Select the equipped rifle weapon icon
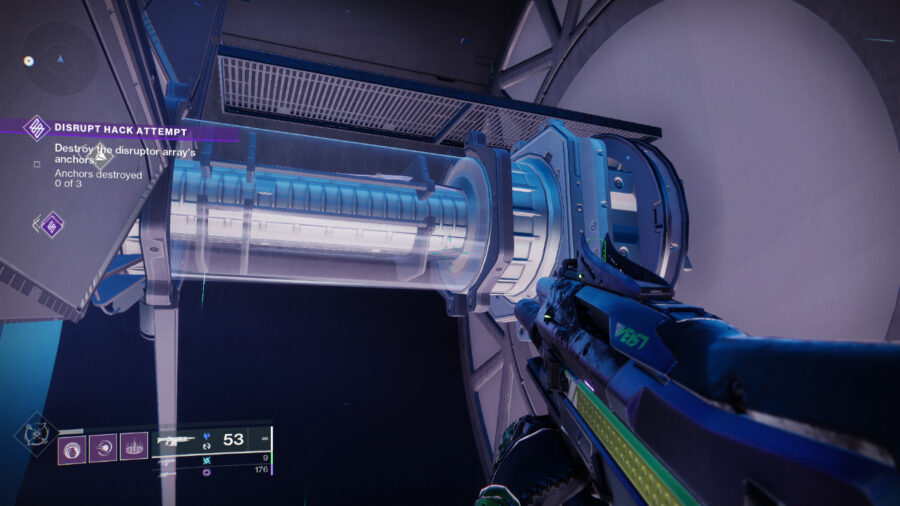Image resolution: width=900 pixels, height=506 pixels. [x=177, y=440]
